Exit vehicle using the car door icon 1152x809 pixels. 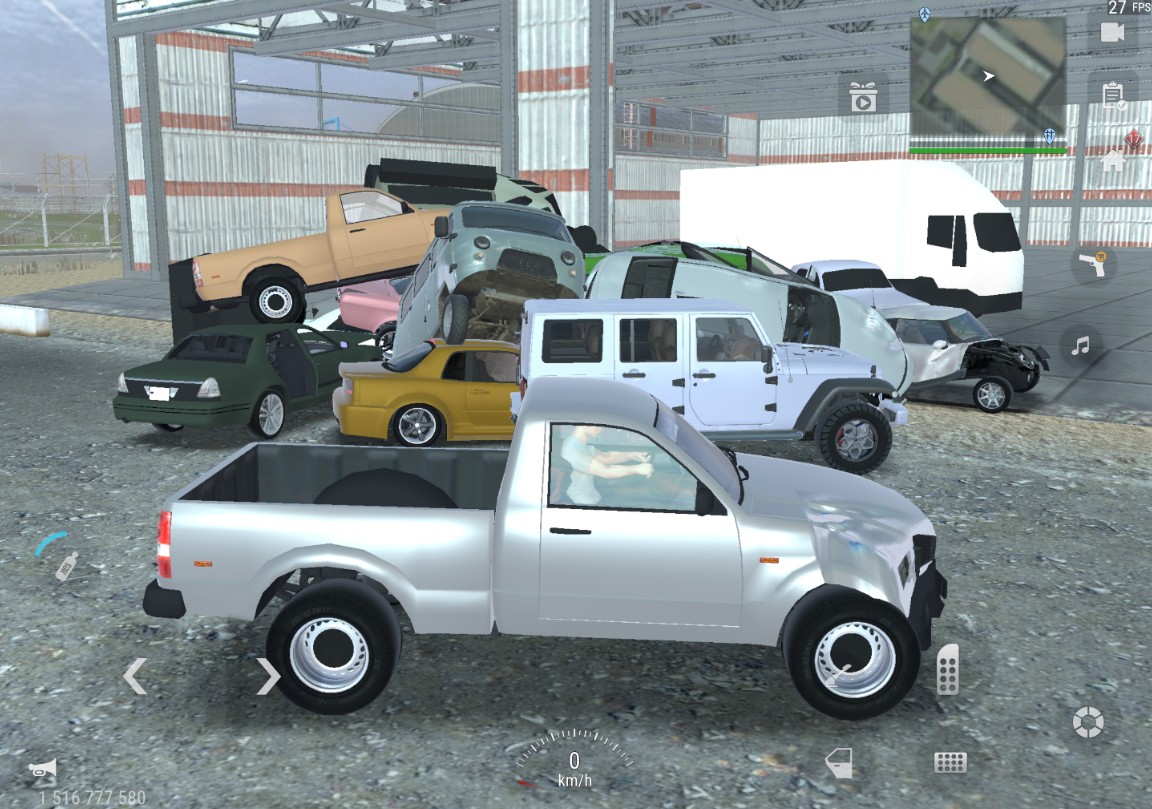pos(838,763)
